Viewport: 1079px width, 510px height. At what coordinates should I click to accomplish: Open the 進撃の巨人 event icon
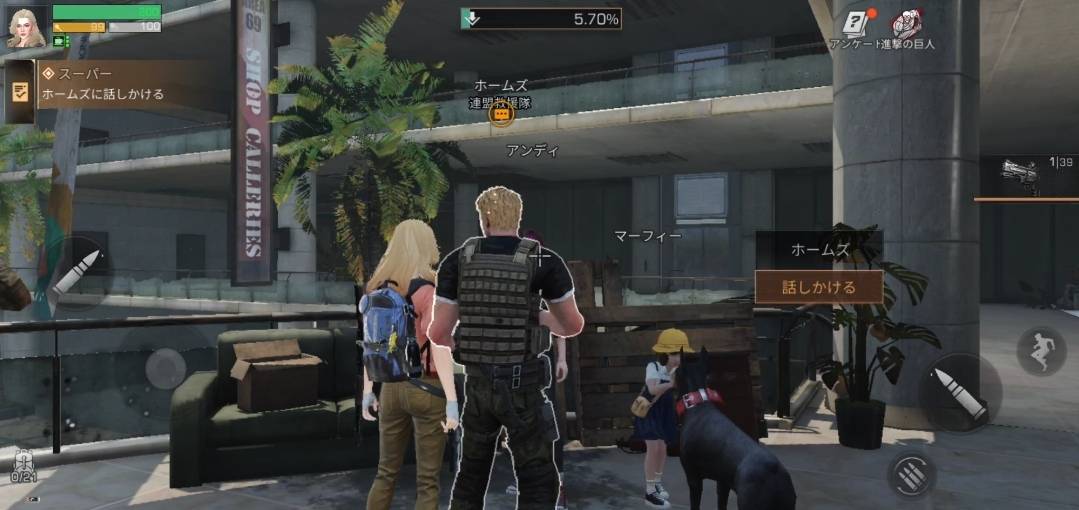(906, 25)
